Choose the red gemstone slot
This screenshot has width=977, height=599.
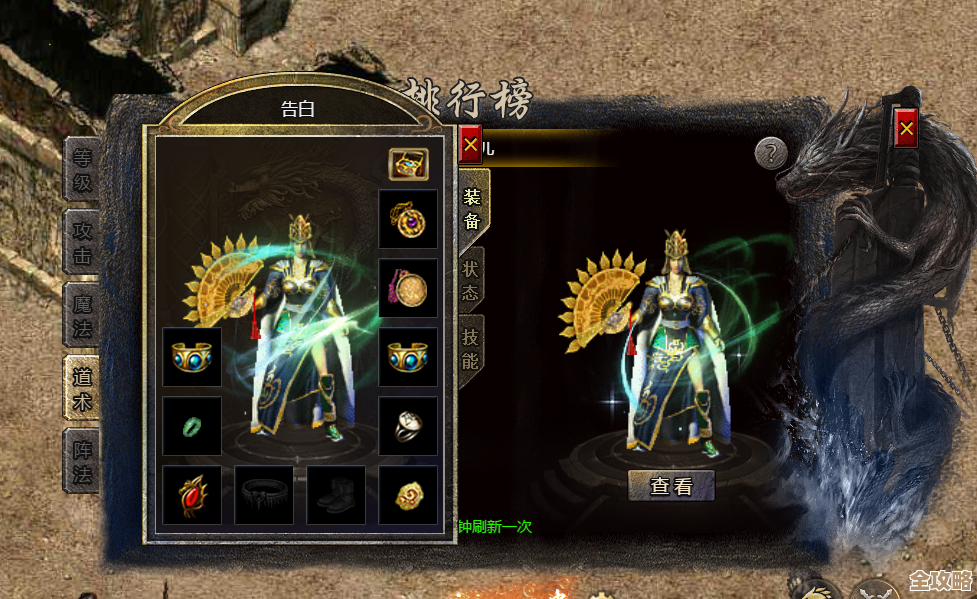coord(192,495)
